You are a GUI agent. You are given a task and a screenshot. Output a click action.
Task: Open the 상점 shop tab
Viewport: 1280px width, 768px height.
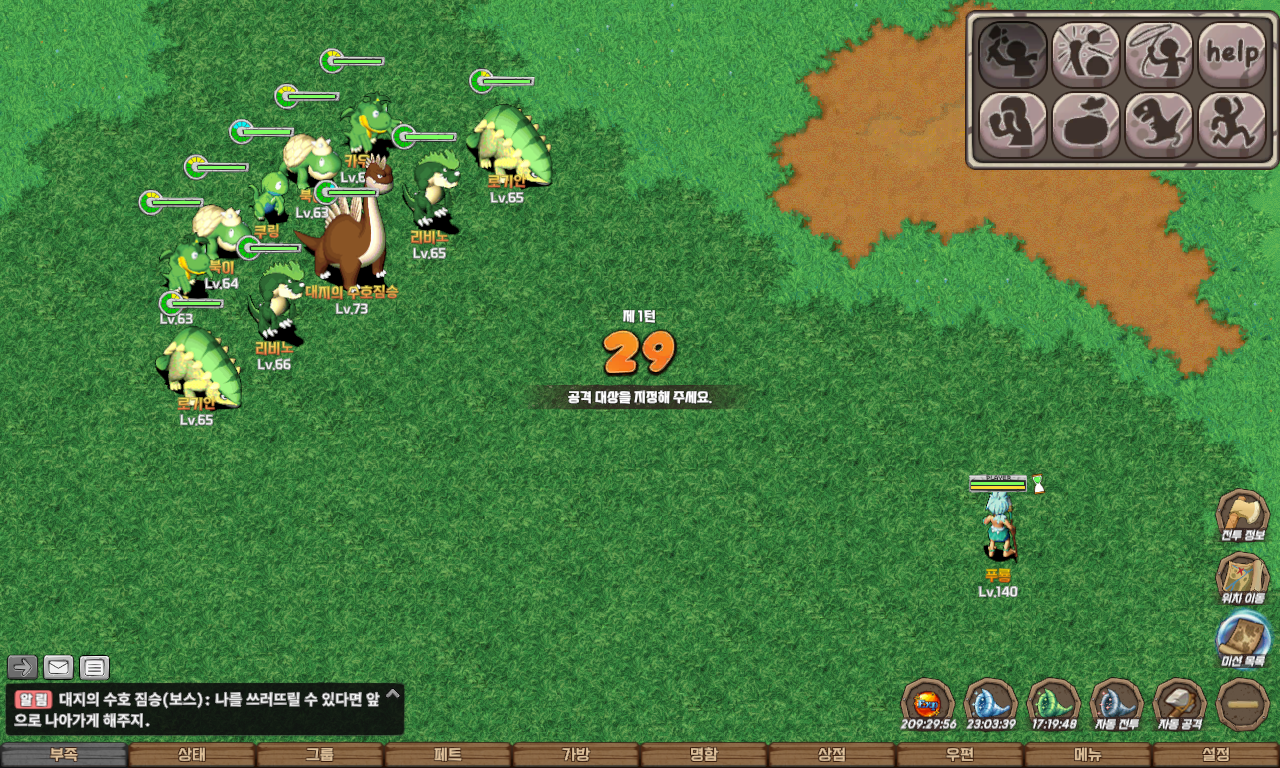pos(832,755)
